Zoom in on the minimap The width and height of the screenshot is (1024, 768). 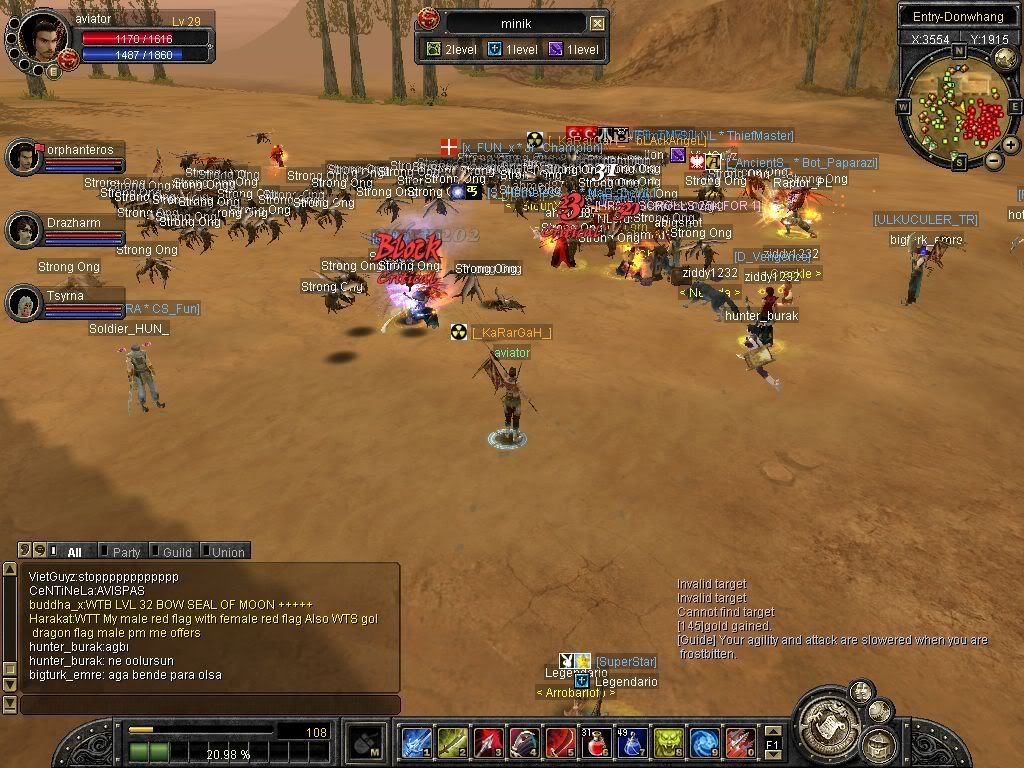pos(1011,145)
